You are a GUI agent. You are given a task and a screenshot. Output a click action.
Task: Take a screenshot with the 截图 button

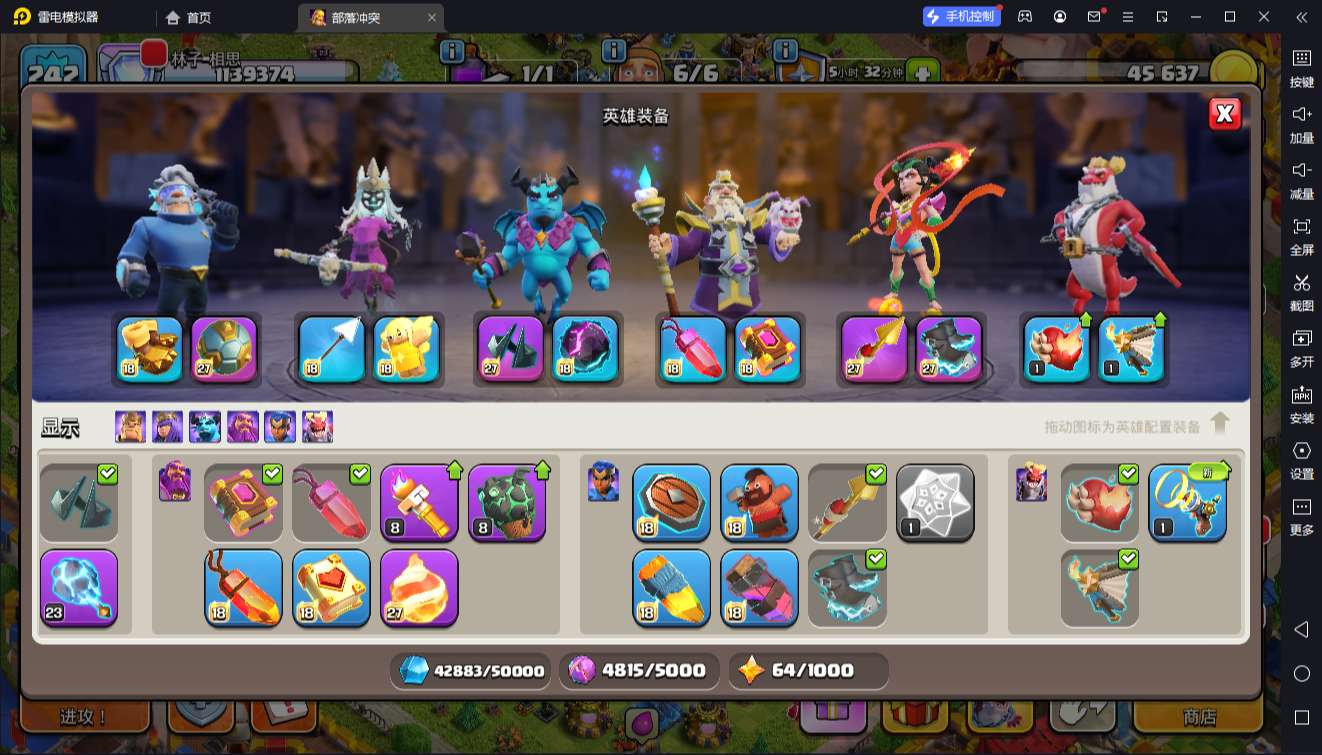coord(1301,291)
